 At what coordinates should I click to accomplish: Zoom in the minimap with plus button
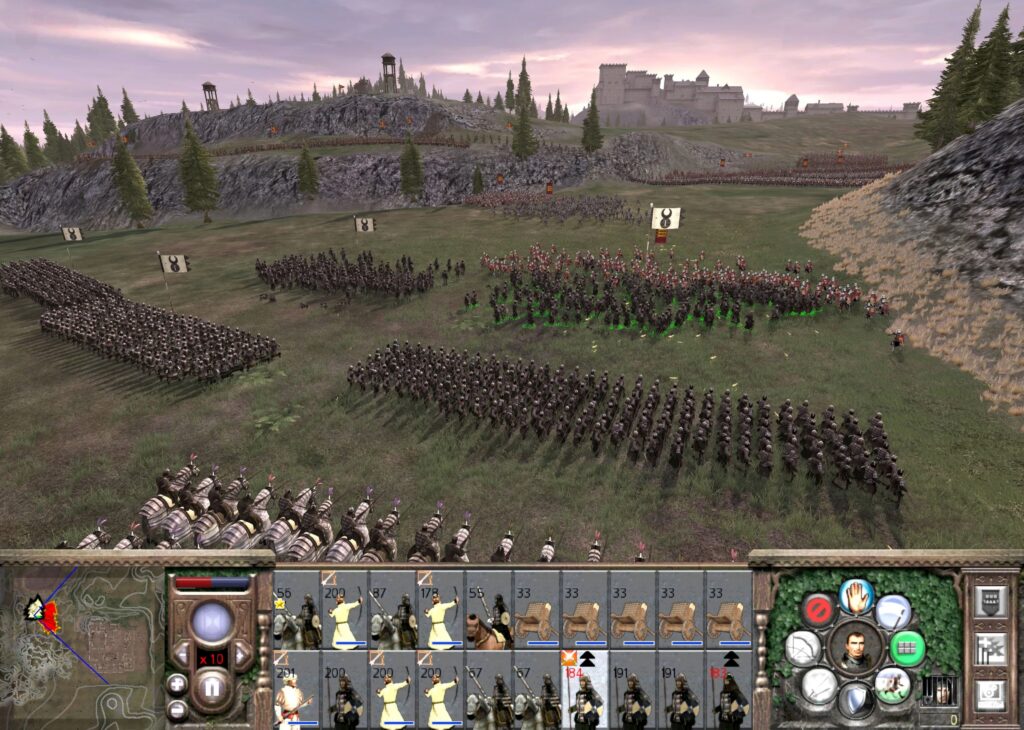click(177, 684)
